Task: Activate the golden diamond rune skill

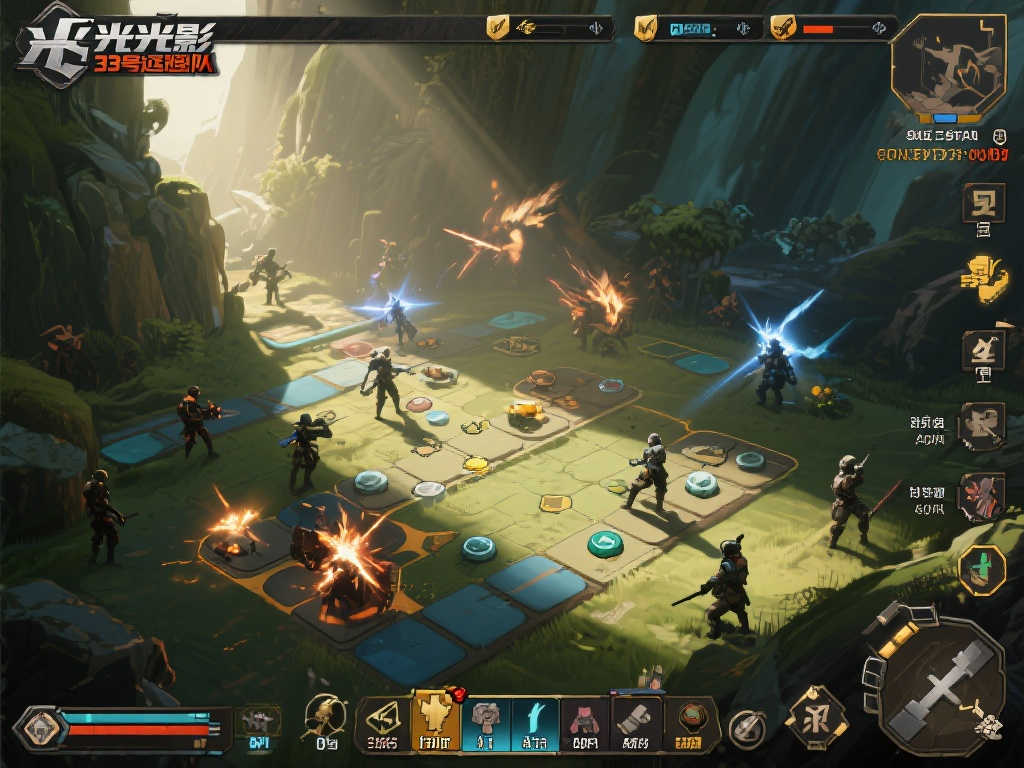Action: point(815,718)
